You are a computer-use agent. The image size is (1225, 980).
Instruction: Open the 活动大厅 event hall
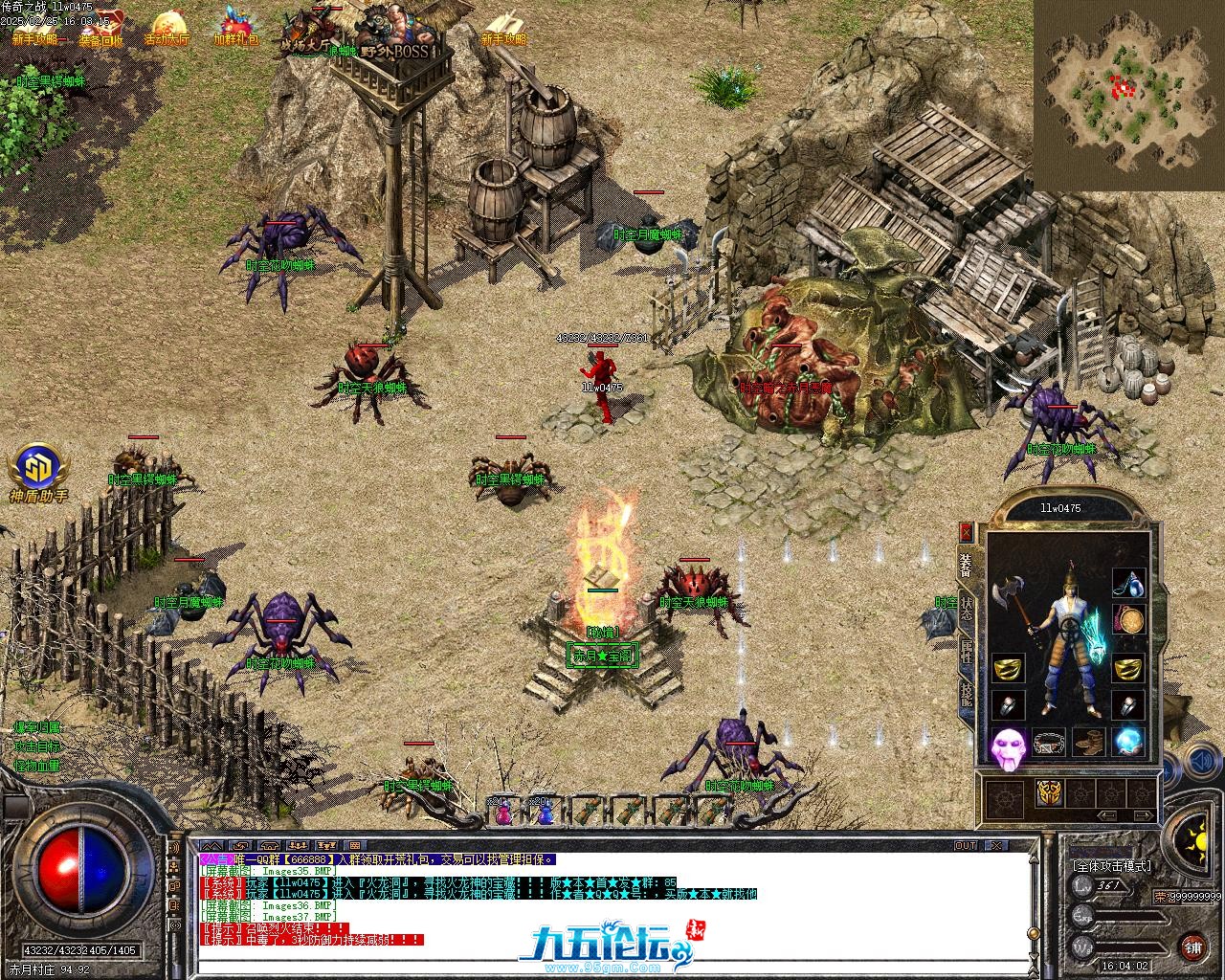click(167, 27)
